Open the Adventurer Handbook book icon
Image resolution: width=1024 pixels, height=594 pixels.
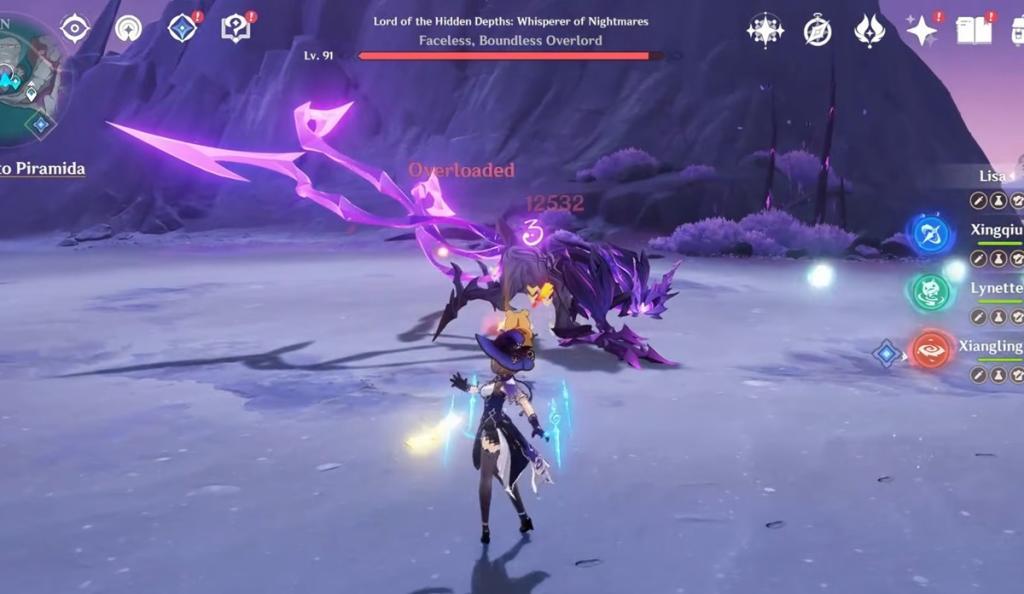[x=975, y=30]
